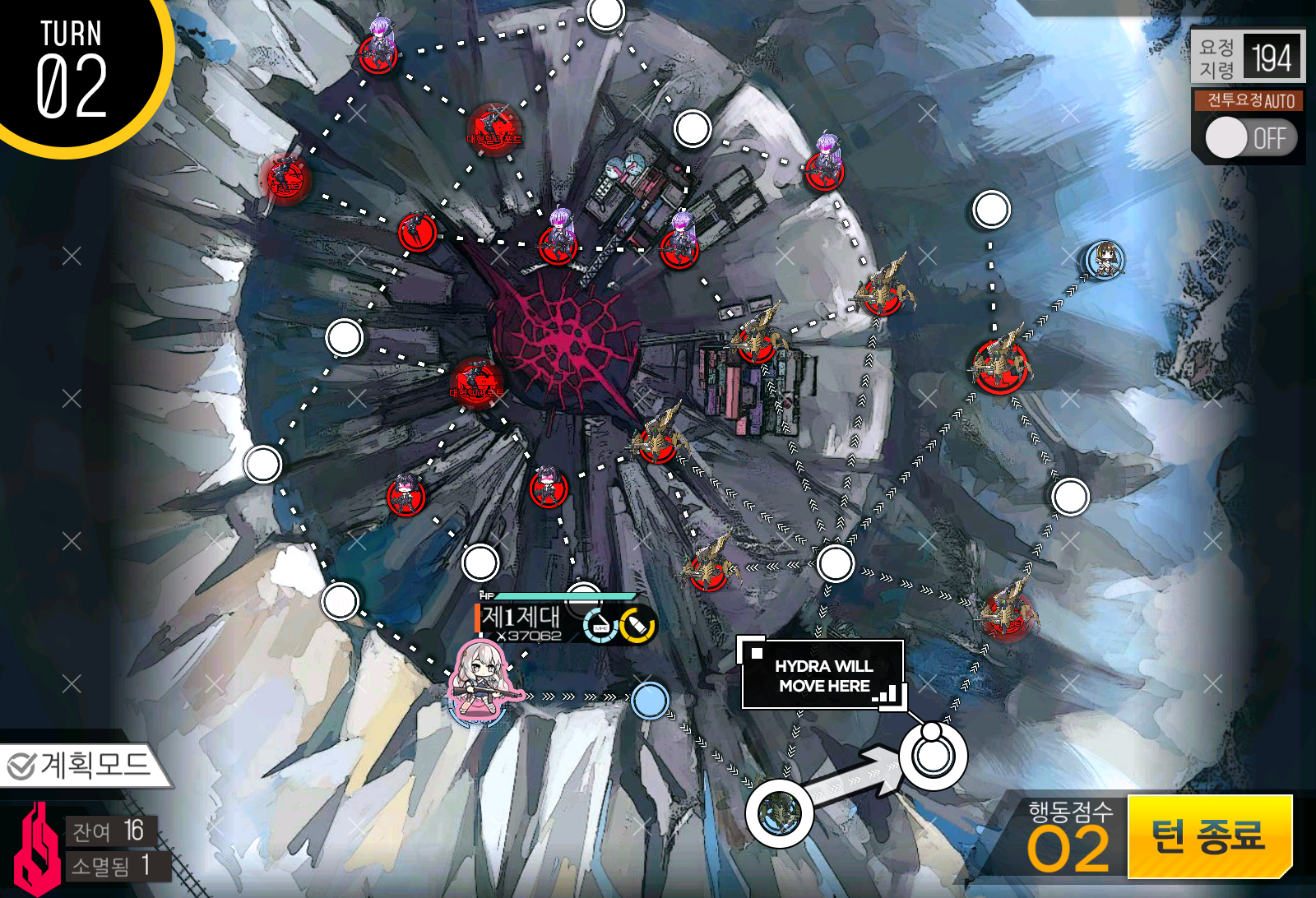Click the fairy command counter showing 194
The width and height of the screenshot is (1316, 898).
pos(1249,58)
